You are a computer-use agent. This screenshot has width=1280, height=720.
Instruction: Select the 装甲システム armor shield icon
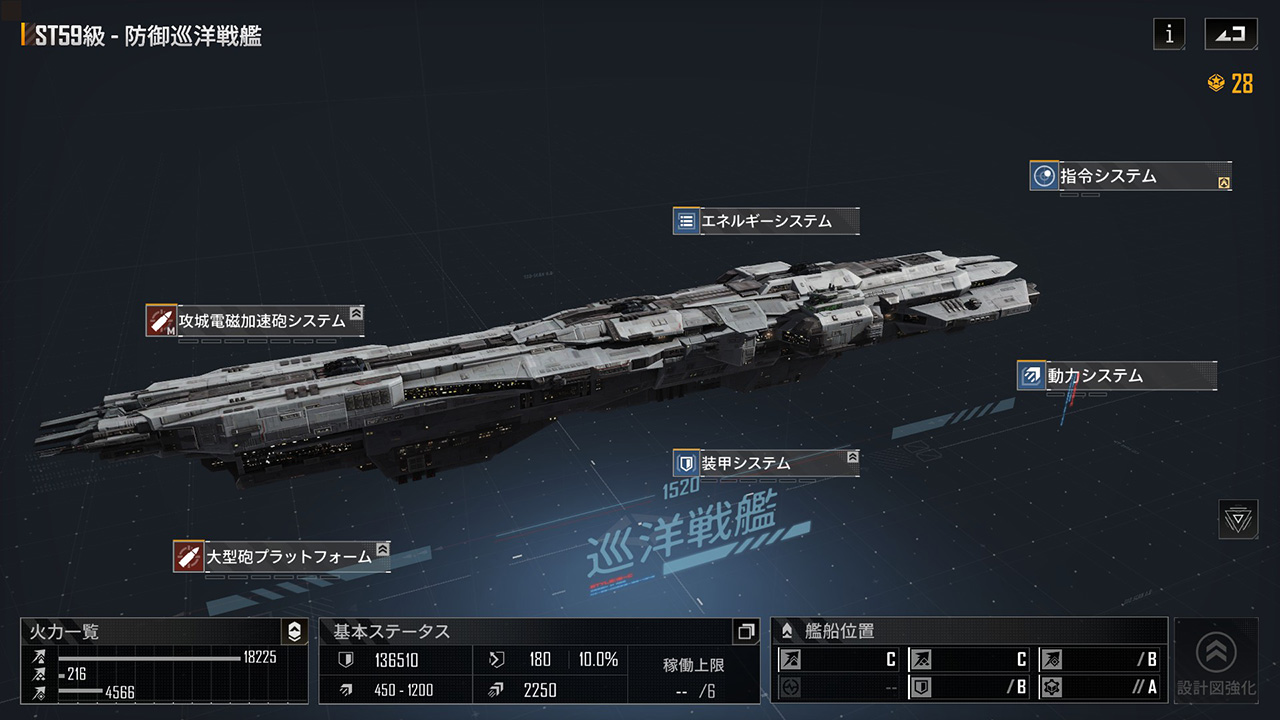[684, 463]
